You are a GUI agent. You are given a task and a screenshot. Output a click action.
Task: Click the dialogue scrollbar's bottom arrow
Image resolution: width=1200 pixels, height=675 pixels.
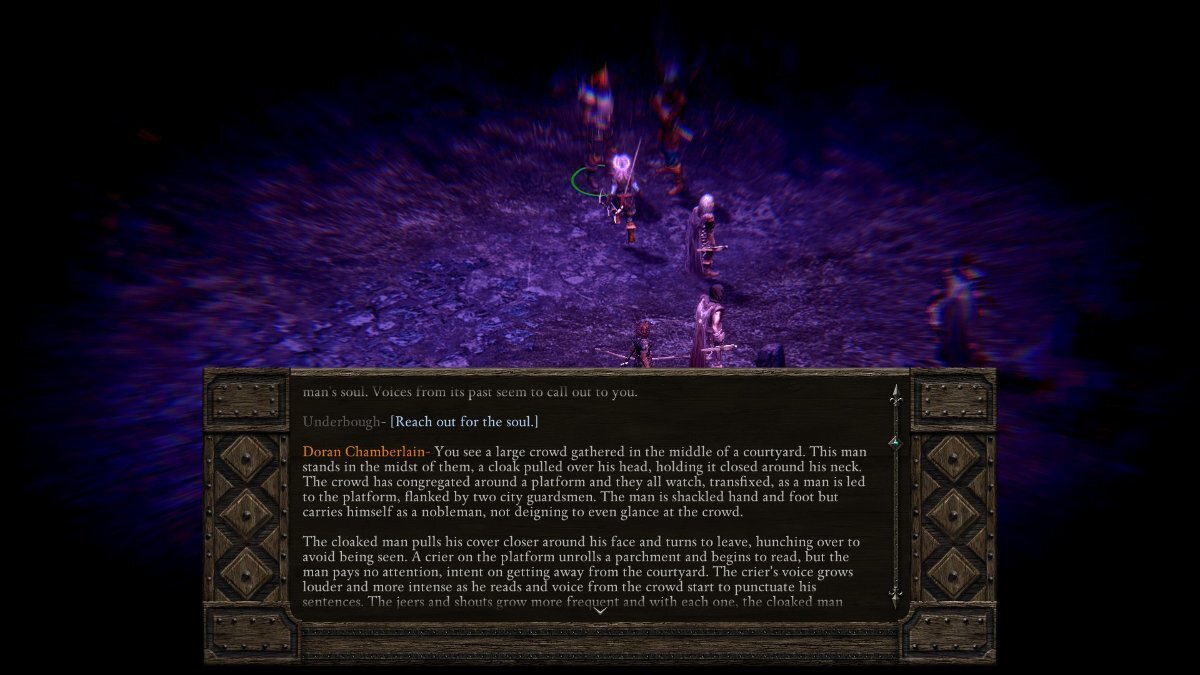click(x=895, y=597)
